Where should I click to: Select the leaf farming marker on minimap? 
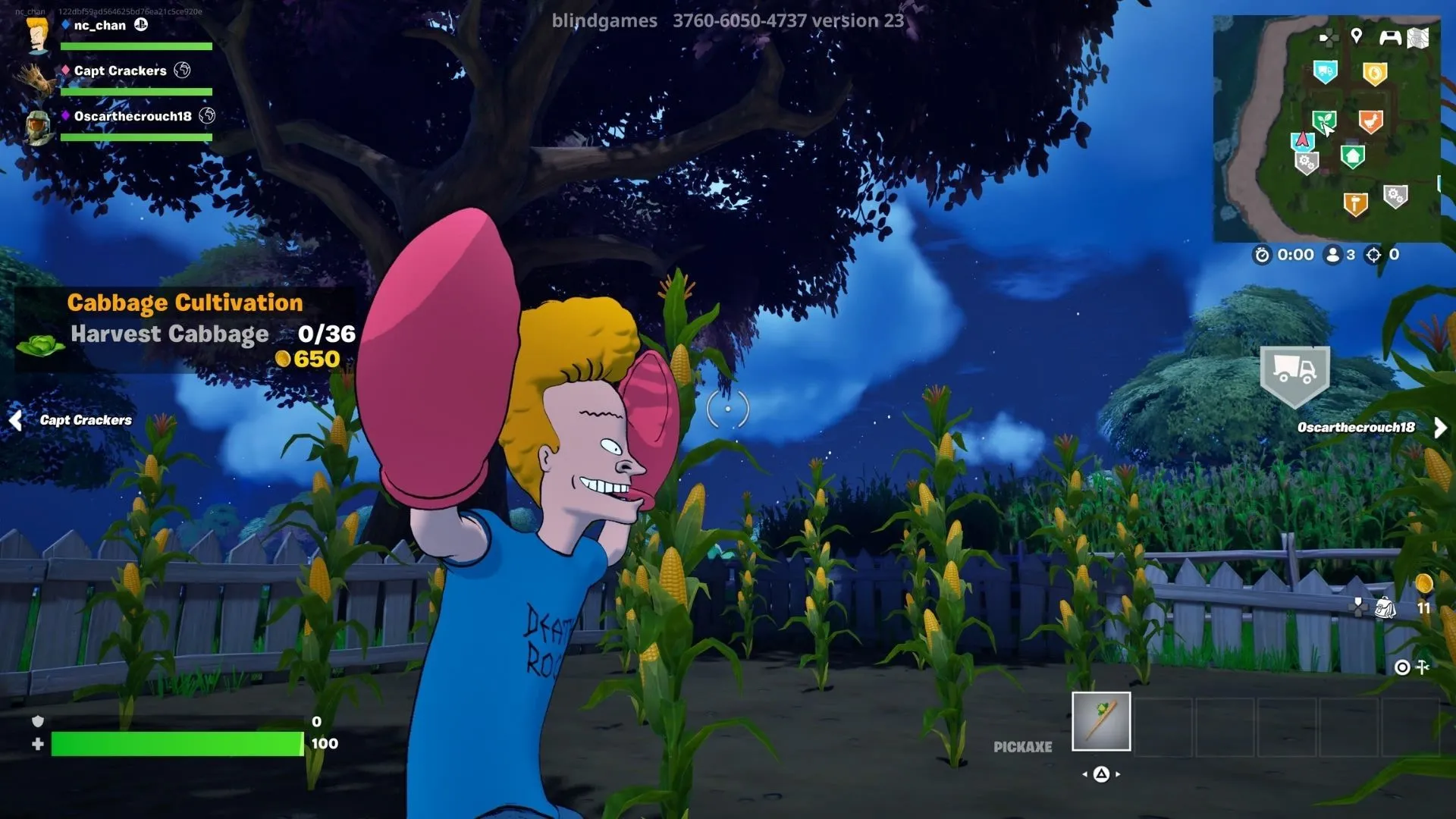(1325, 119)
